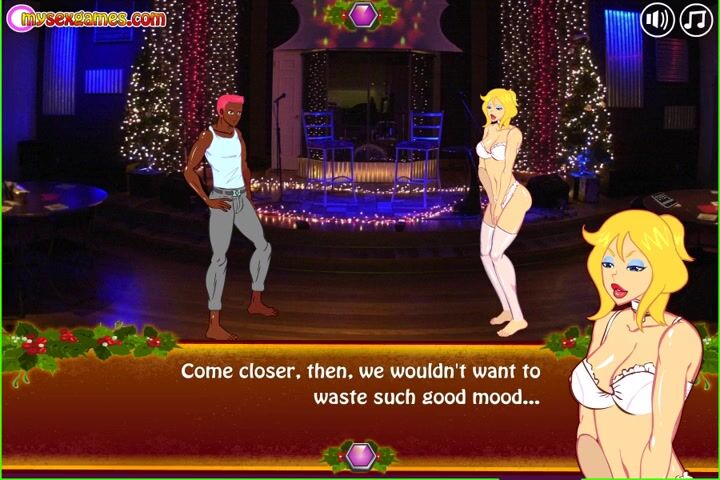
Task: Toggle the music note button
Action: click(x=696, y=20)
